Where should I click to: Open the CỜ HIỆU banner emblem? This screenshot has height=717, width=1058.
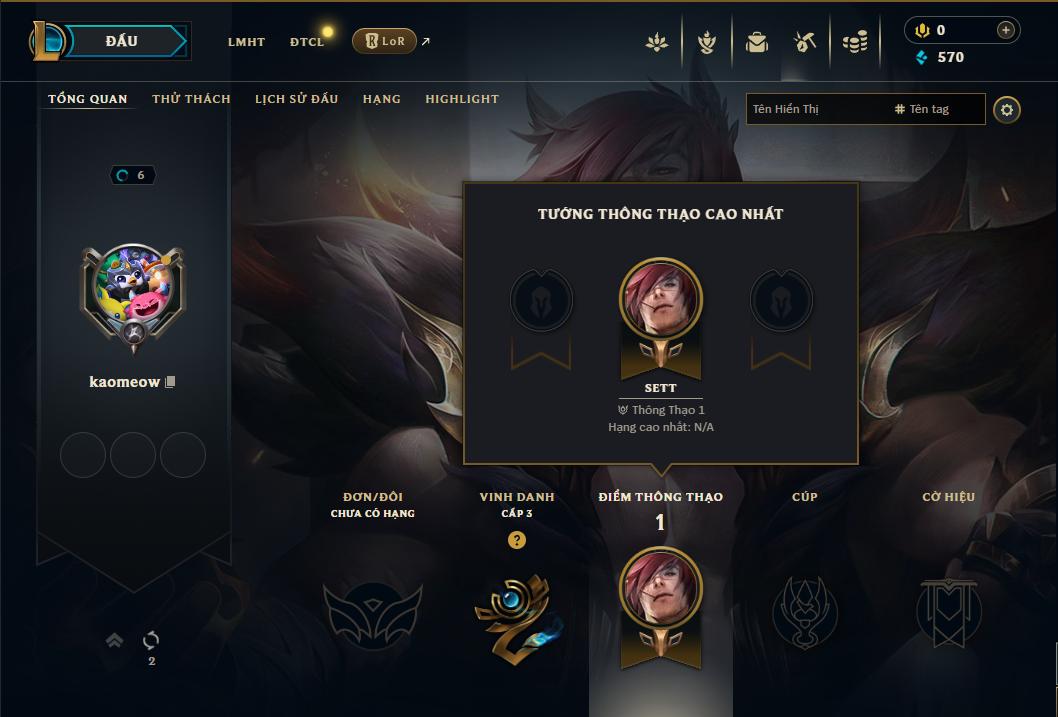(x=948, y=610)
